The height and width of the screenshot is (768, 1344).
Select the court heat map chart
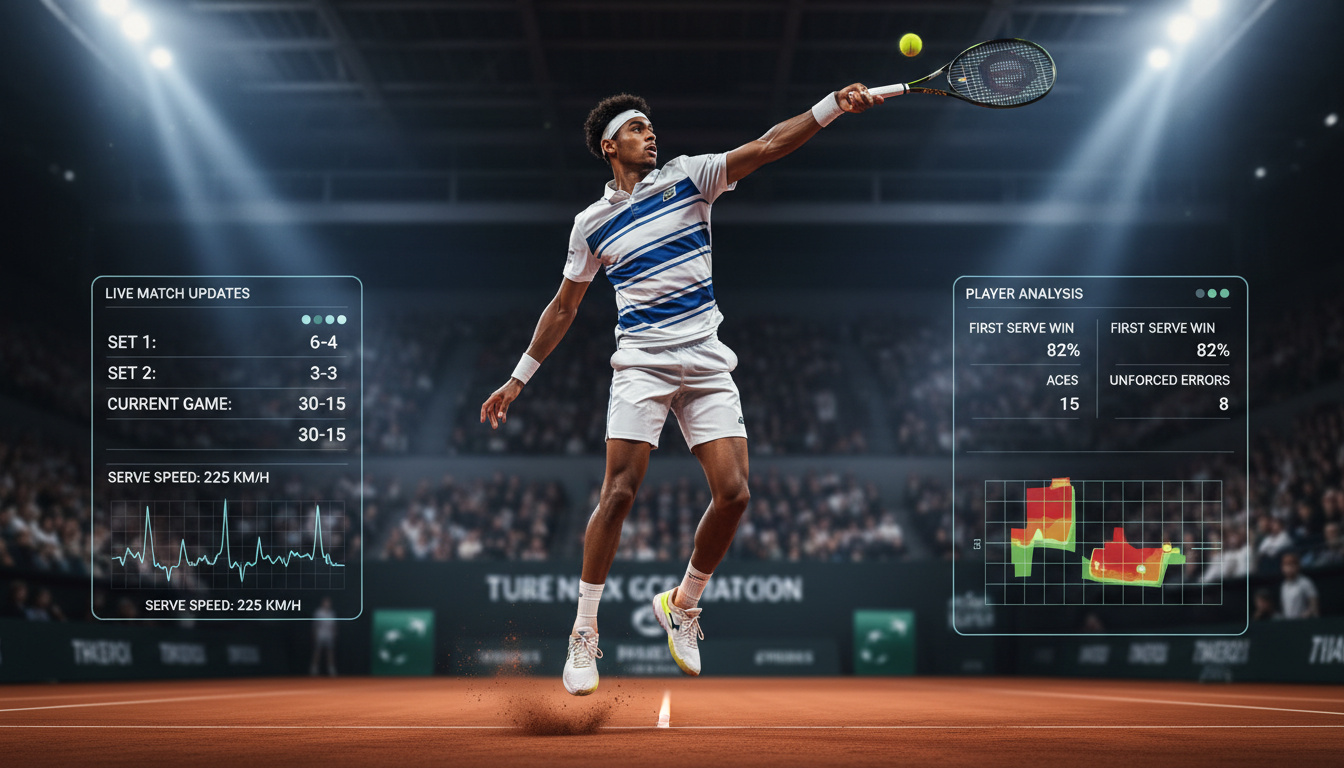coord(1103,542)
